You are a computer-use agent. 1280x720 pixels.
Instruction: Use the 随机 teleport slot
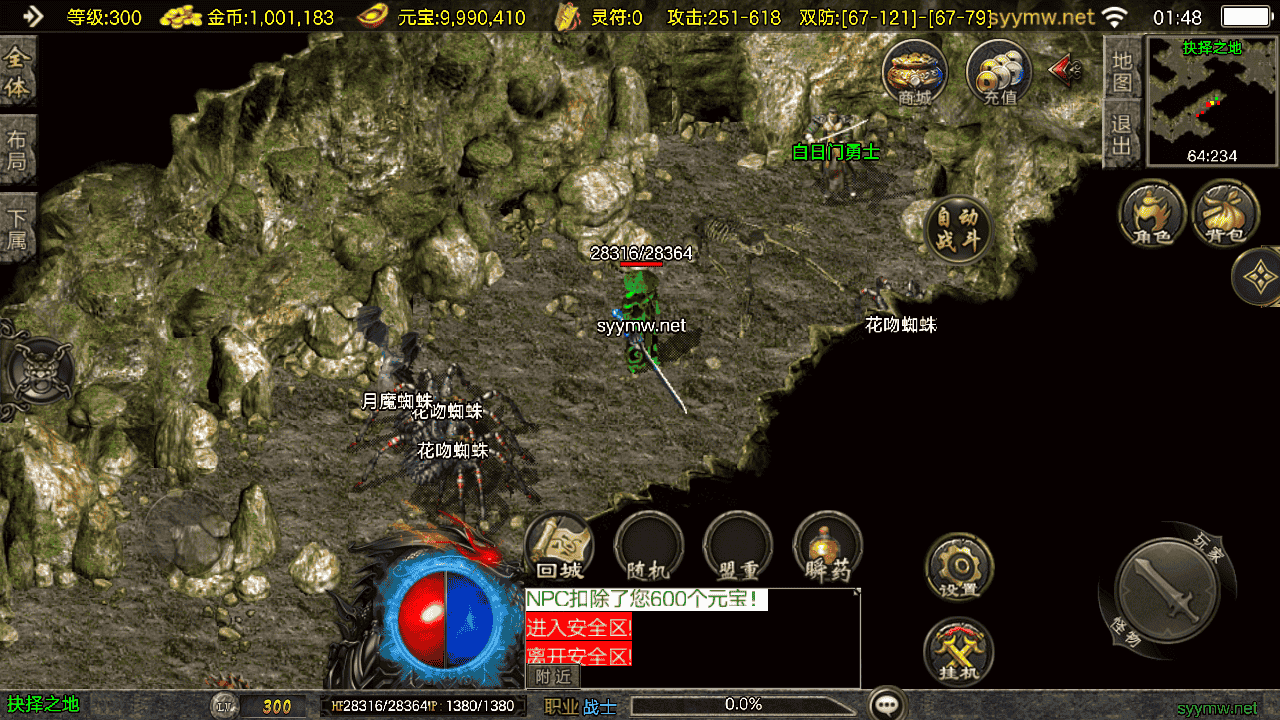[x=648, y=546]
